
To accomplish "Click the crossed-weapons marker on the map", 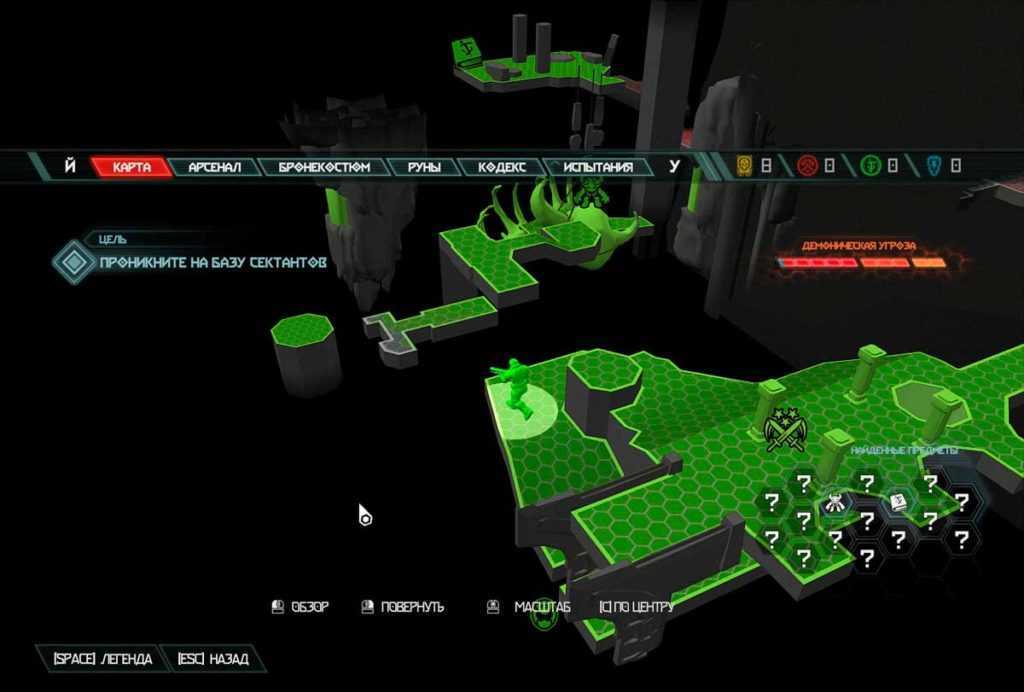I will pyautogui.click(x=785, y=431).
